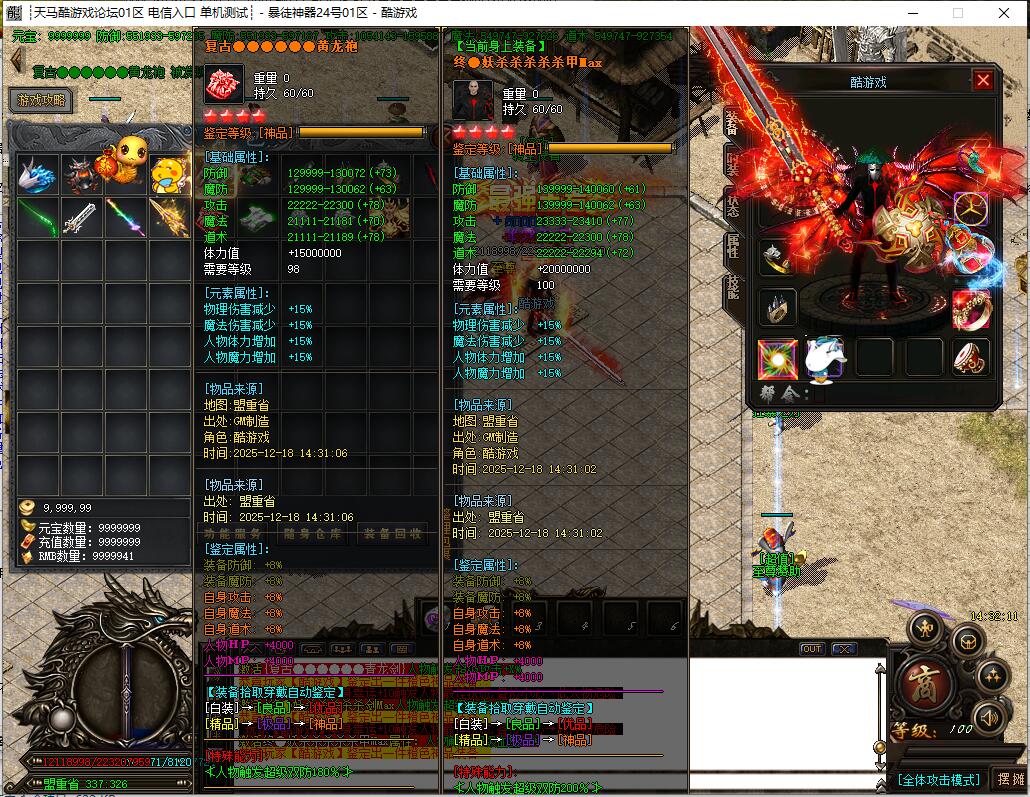This screenshot has height=797, width=1030.
Task: Click the white duck pet equipment slot
Action: pos(826,357)
